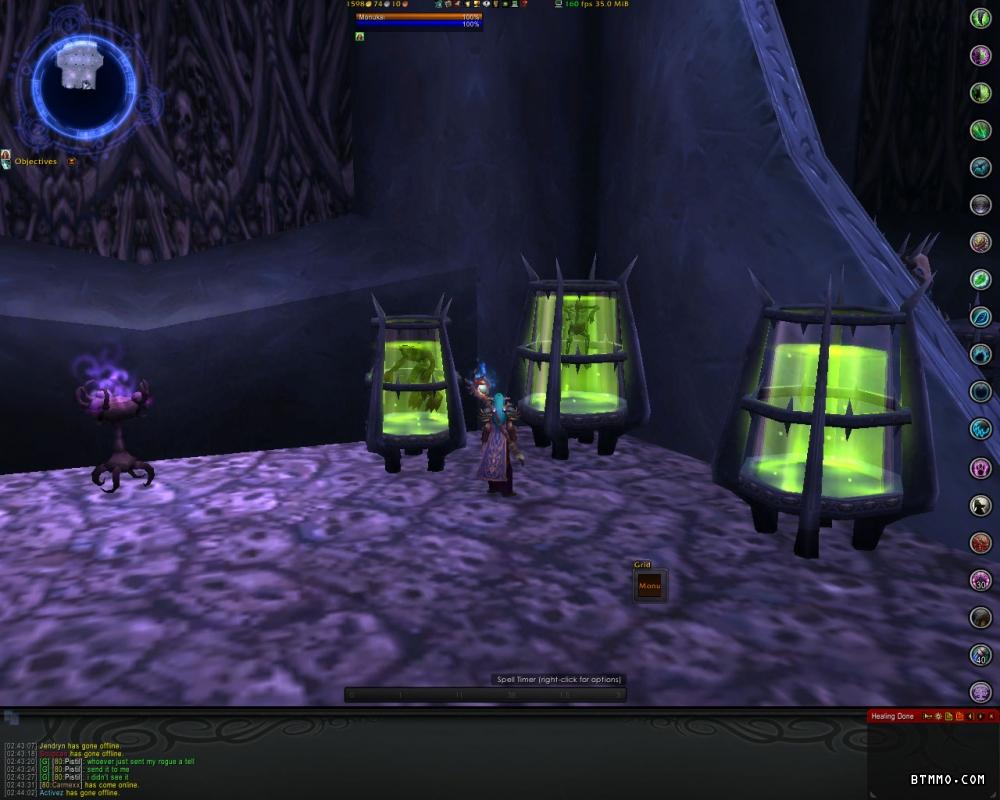The width and height of the screenshot is (1000, 800).
Task: Click the circular minimap
Action: pos(83,82)
